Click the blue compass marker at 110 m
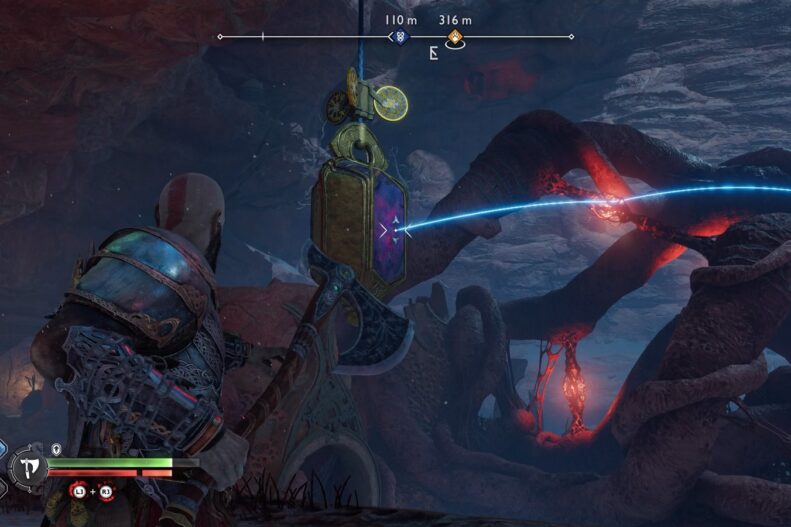The height and width of the screenshot is (527, 791). click(399, 37)
